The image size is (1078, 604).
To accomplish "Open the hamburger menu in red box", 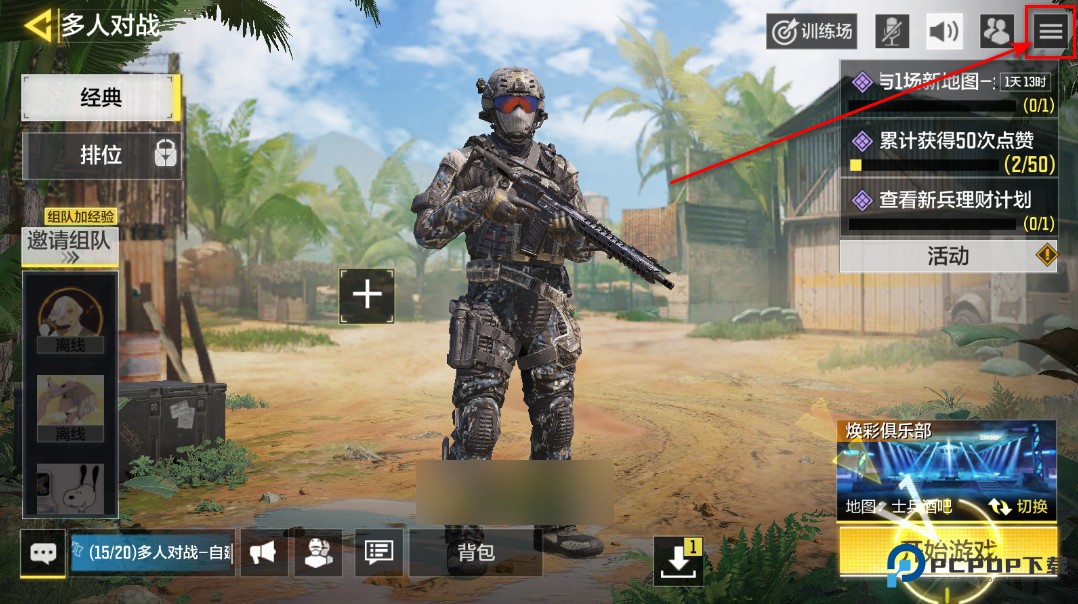I will point(1050,32).
